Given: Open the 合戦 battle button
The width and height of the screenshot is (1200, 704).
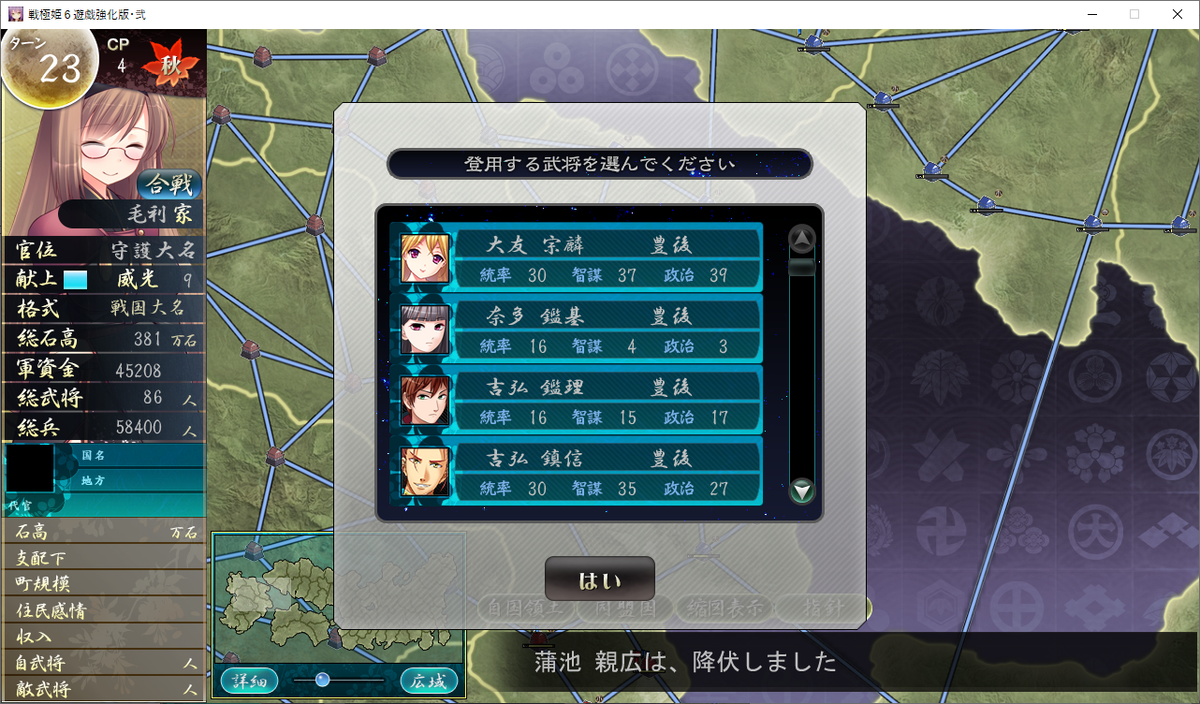Looking at the screenshot, I should point(170,184).
